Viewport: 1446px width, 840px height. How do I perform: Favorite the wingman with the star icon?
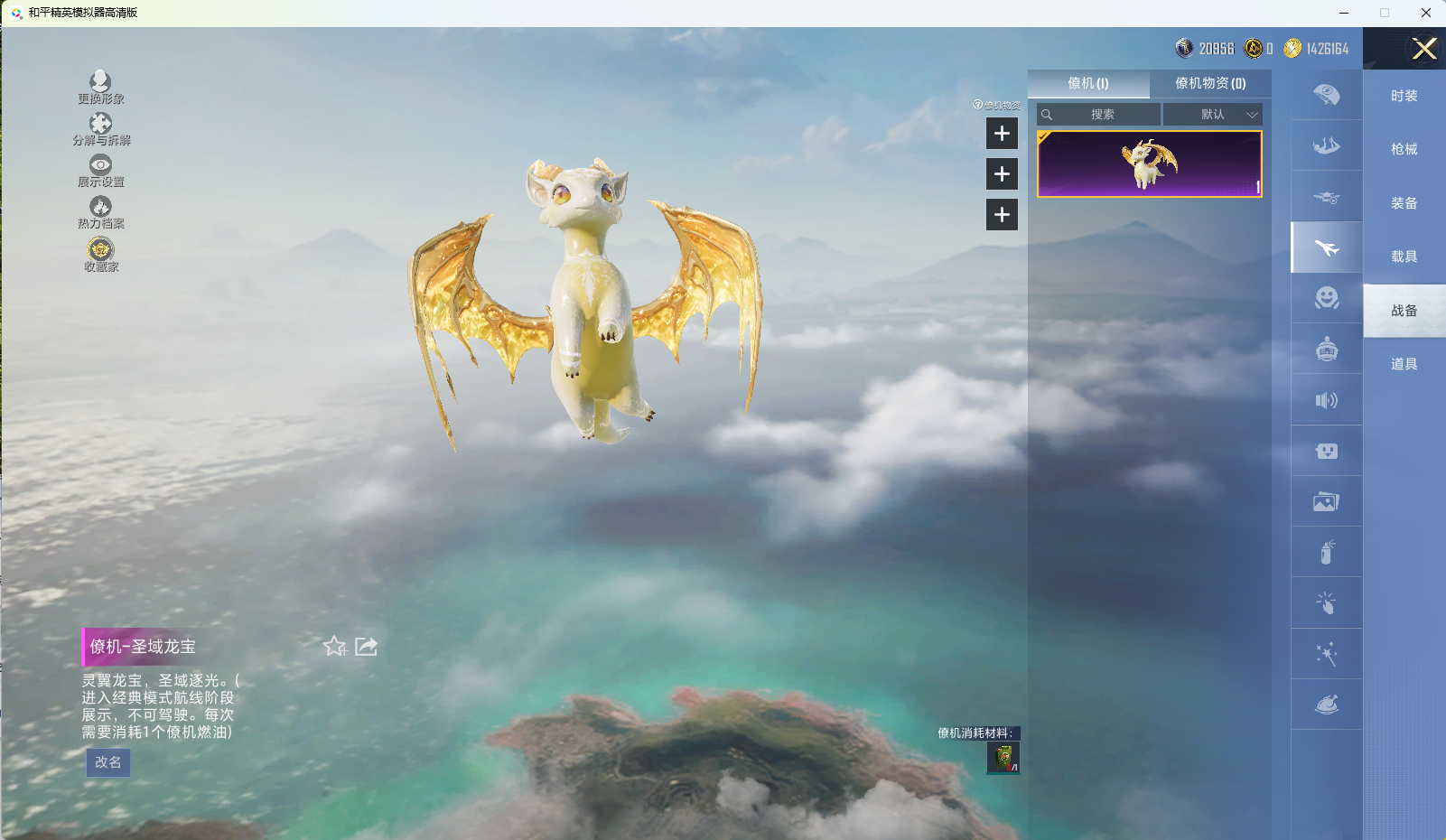[x=334, y=646]
